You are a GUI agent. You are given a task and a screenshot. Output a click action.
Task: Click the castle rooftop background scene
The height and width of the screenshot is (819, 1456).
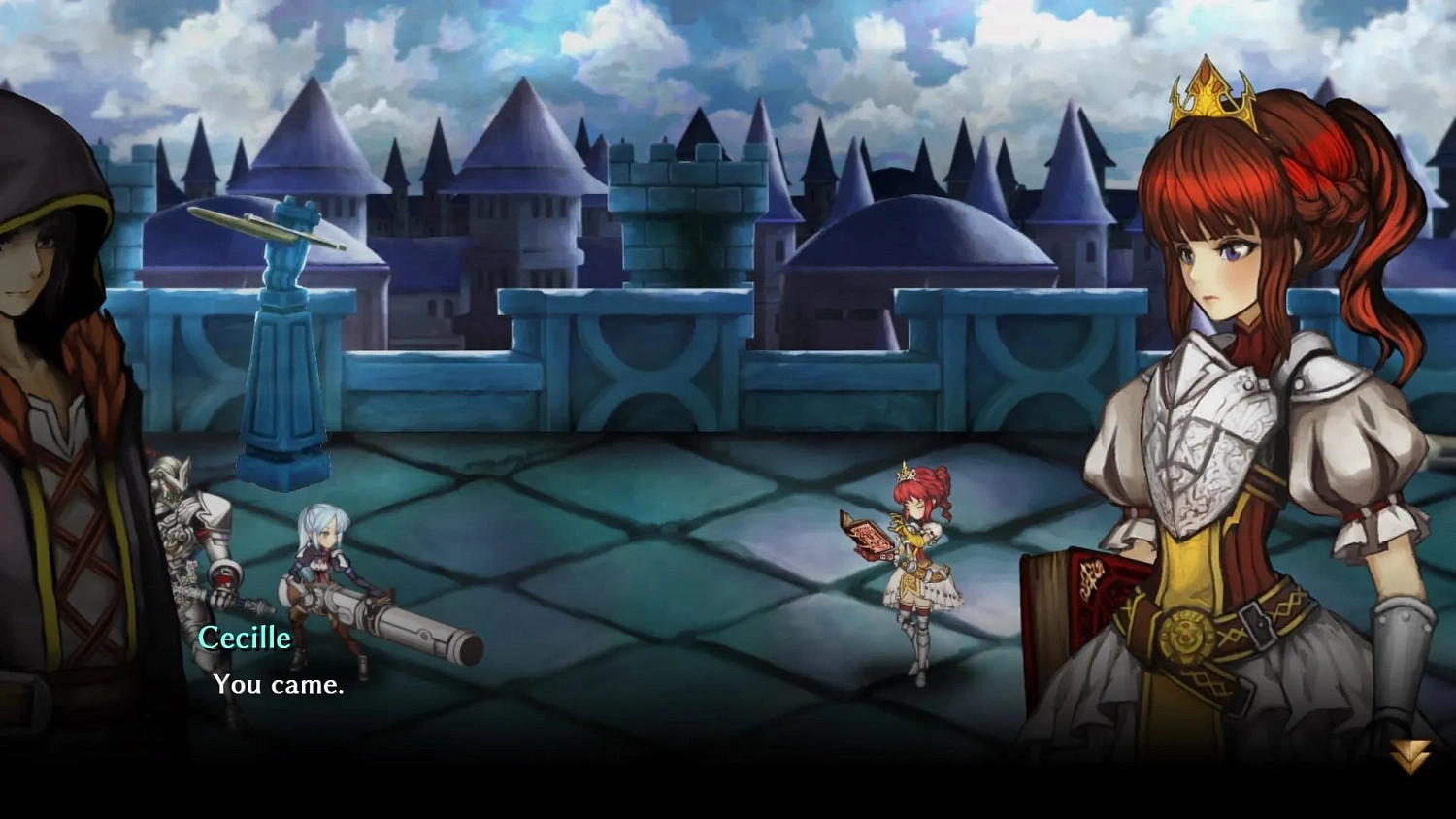pyautogui.click(x=679, y=194)
